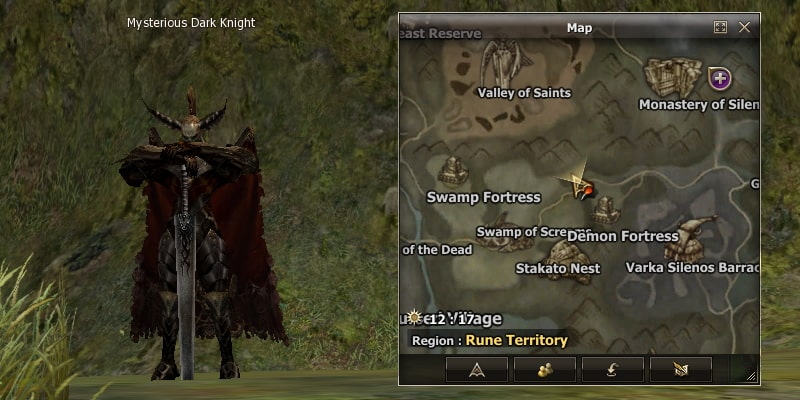800x400 pixels.
Task: Click the map window resize grip
Action: pyautogui.click(x=752, y=377)
